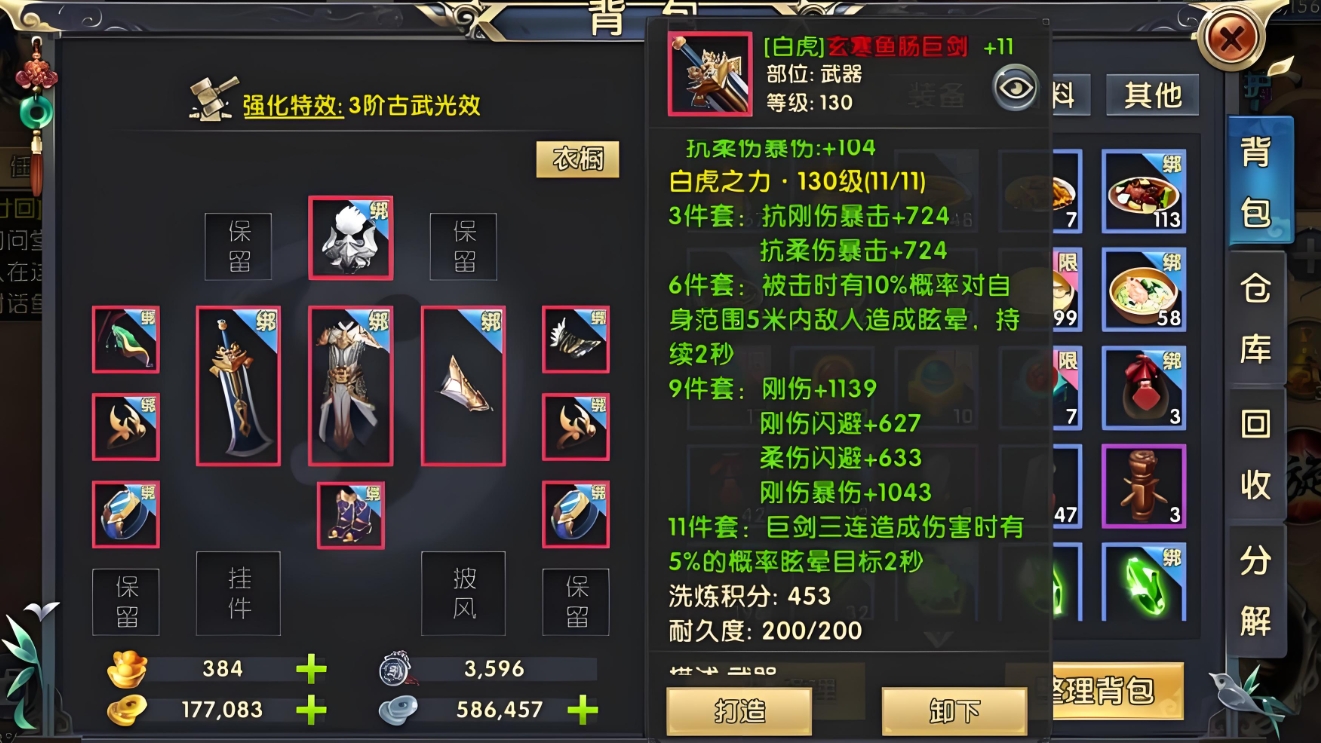Toggle the eye preview on the weapon tooltip

(1015, 88)
